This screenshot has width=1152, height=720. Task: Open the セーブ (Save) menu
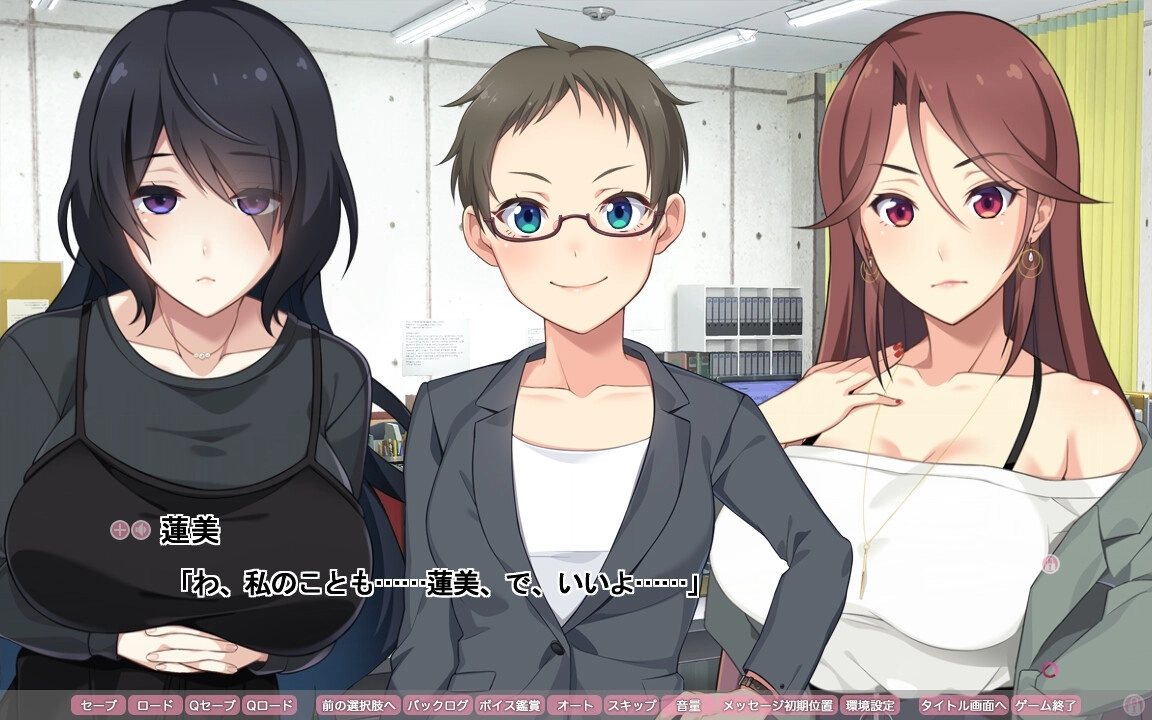pos(99,705)
